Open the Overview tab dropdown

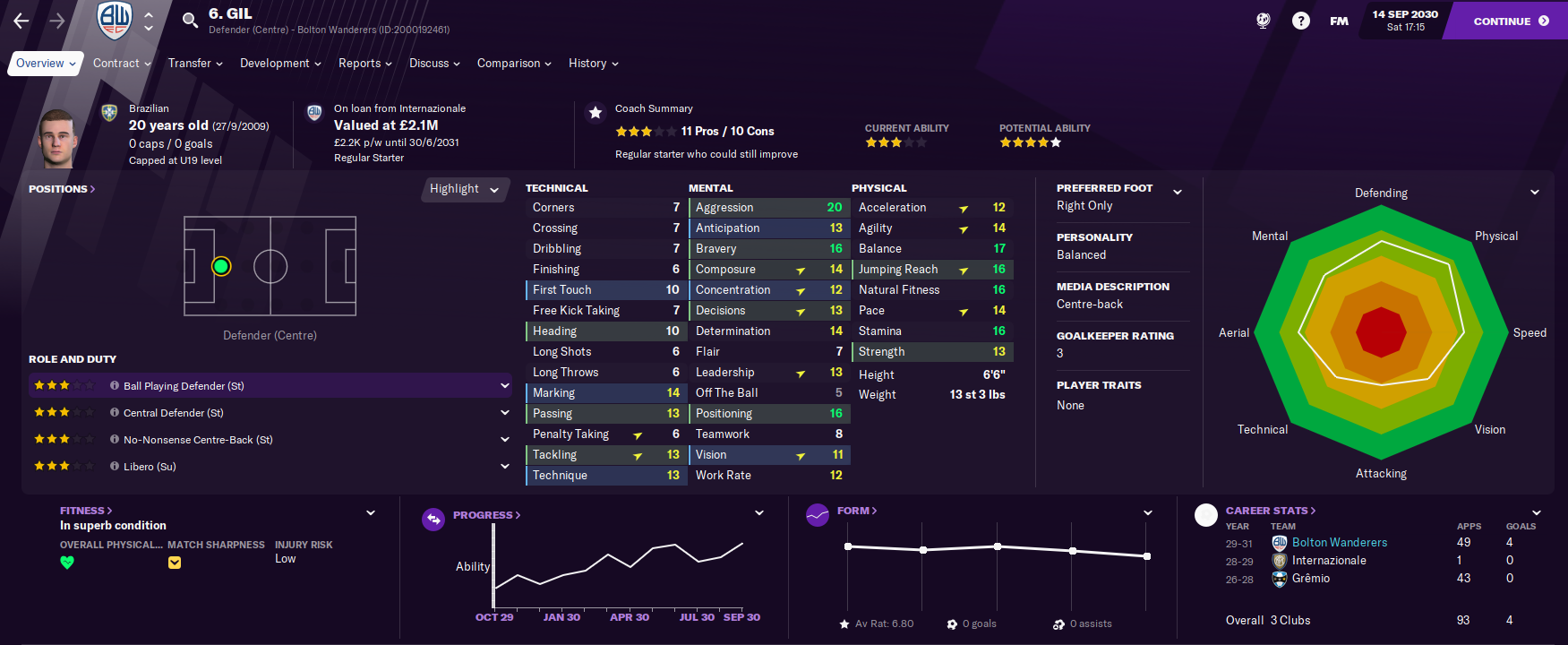pyautogui.click(x=45, y=64)
